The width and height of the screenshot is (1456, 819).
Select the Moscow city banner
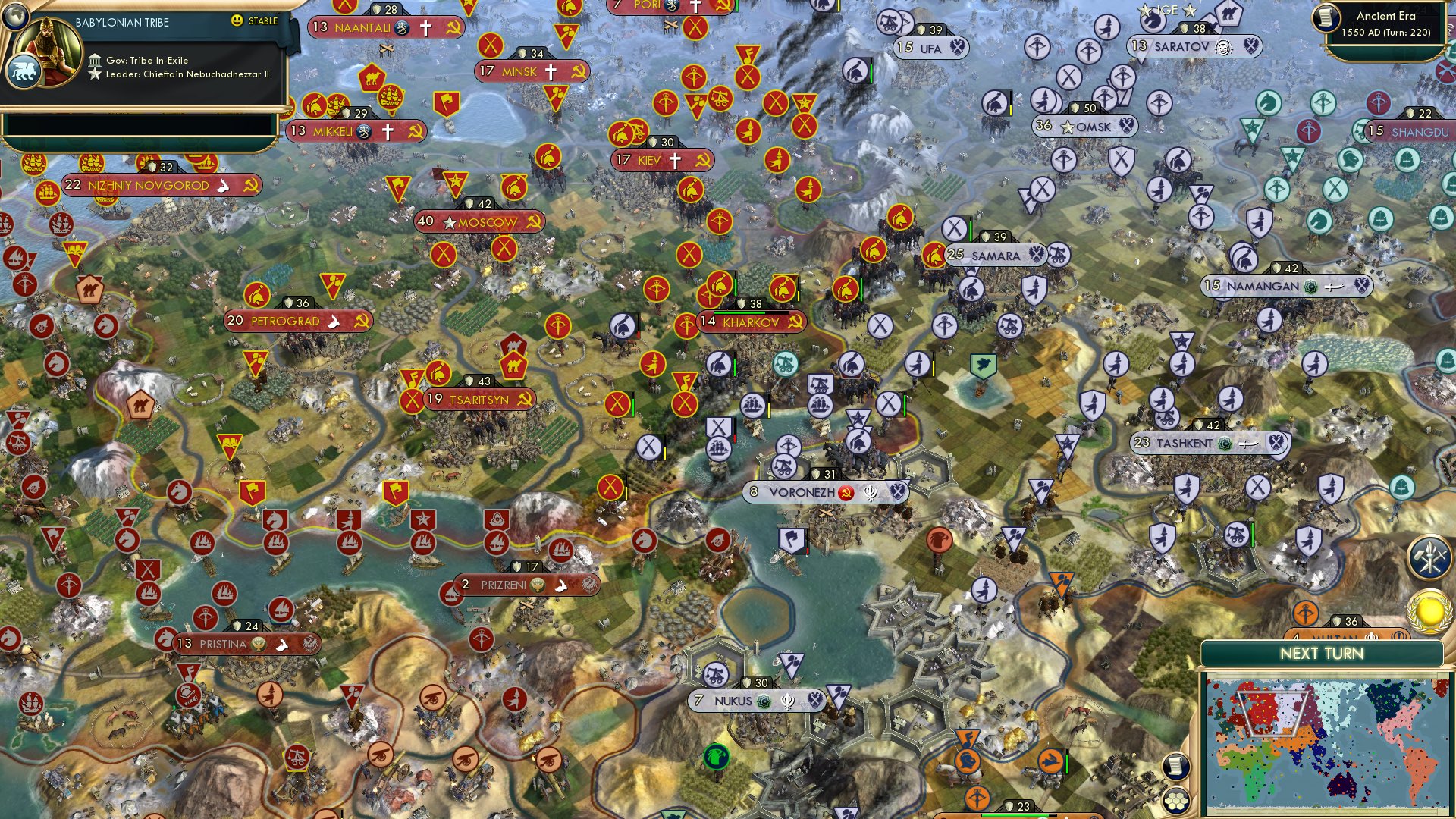478,222
